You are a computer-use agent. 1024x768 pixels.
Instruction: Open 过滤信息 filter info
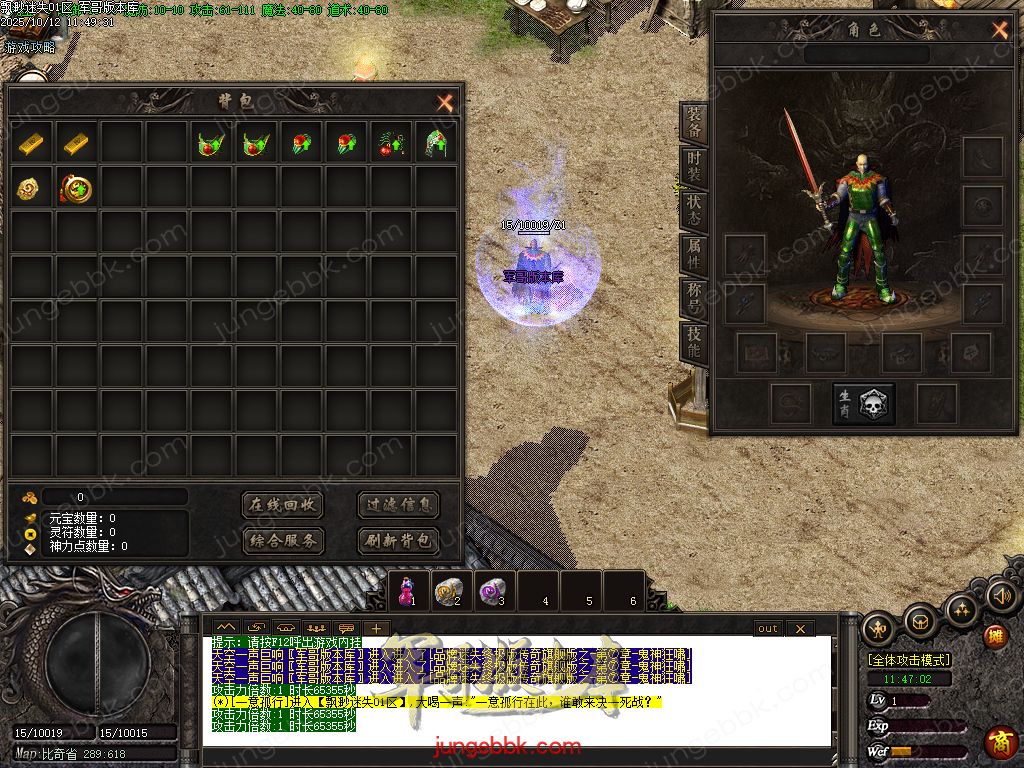point(398,505)
